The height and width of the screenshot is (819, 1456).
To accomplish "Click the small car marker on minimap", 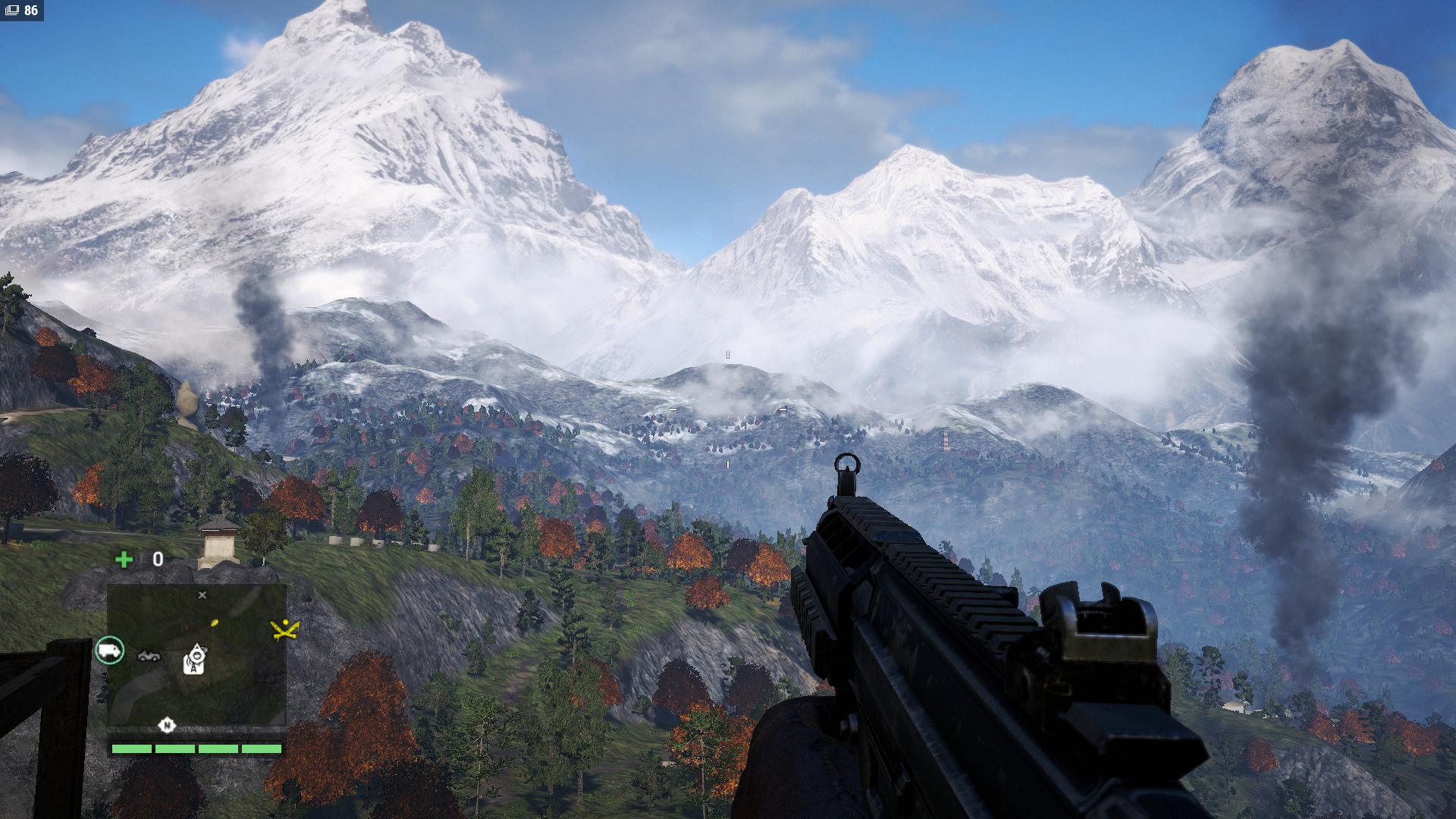I will (149, 655).
